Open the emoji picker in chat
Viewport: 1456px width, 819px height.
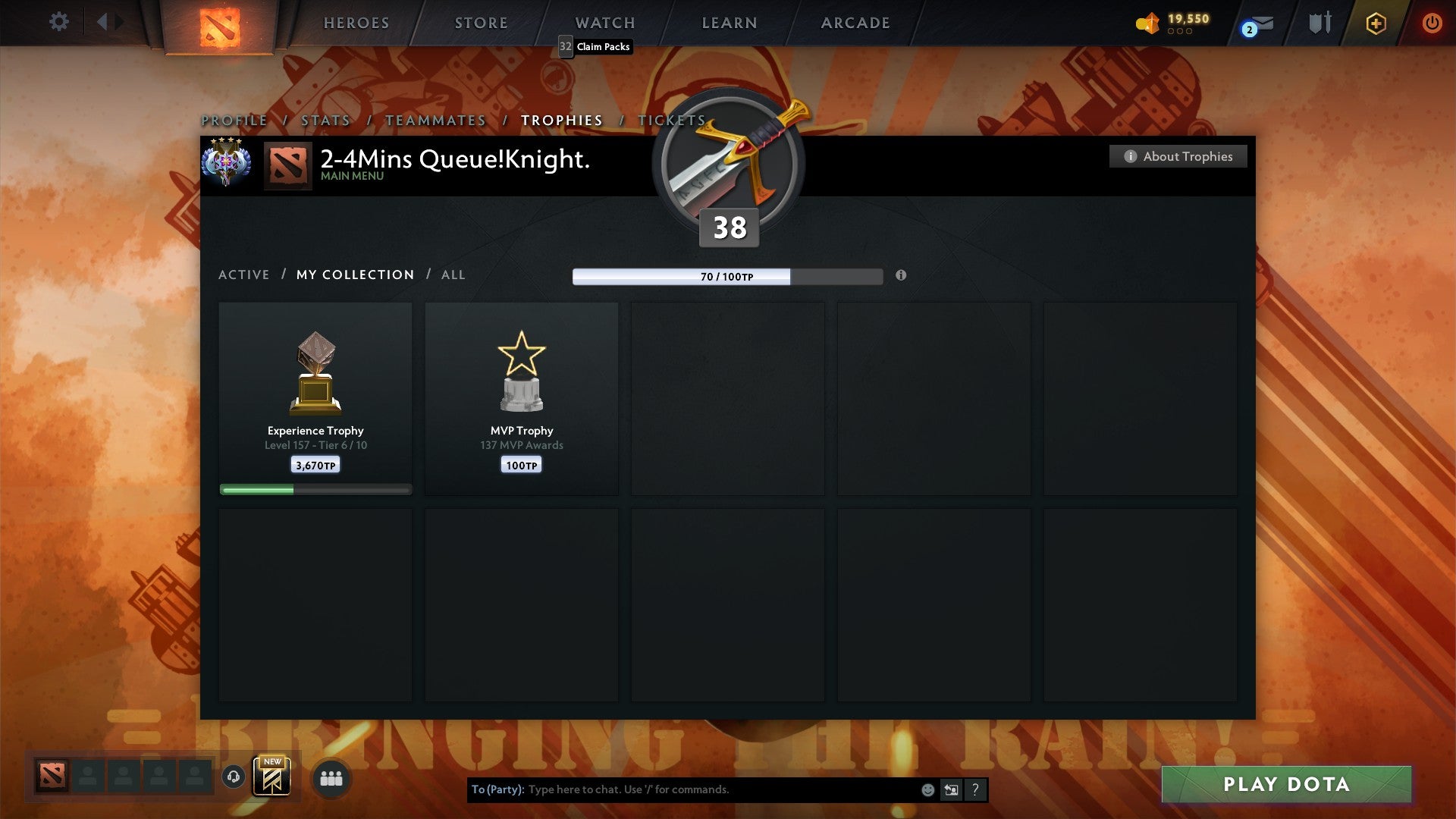(927, 789)
